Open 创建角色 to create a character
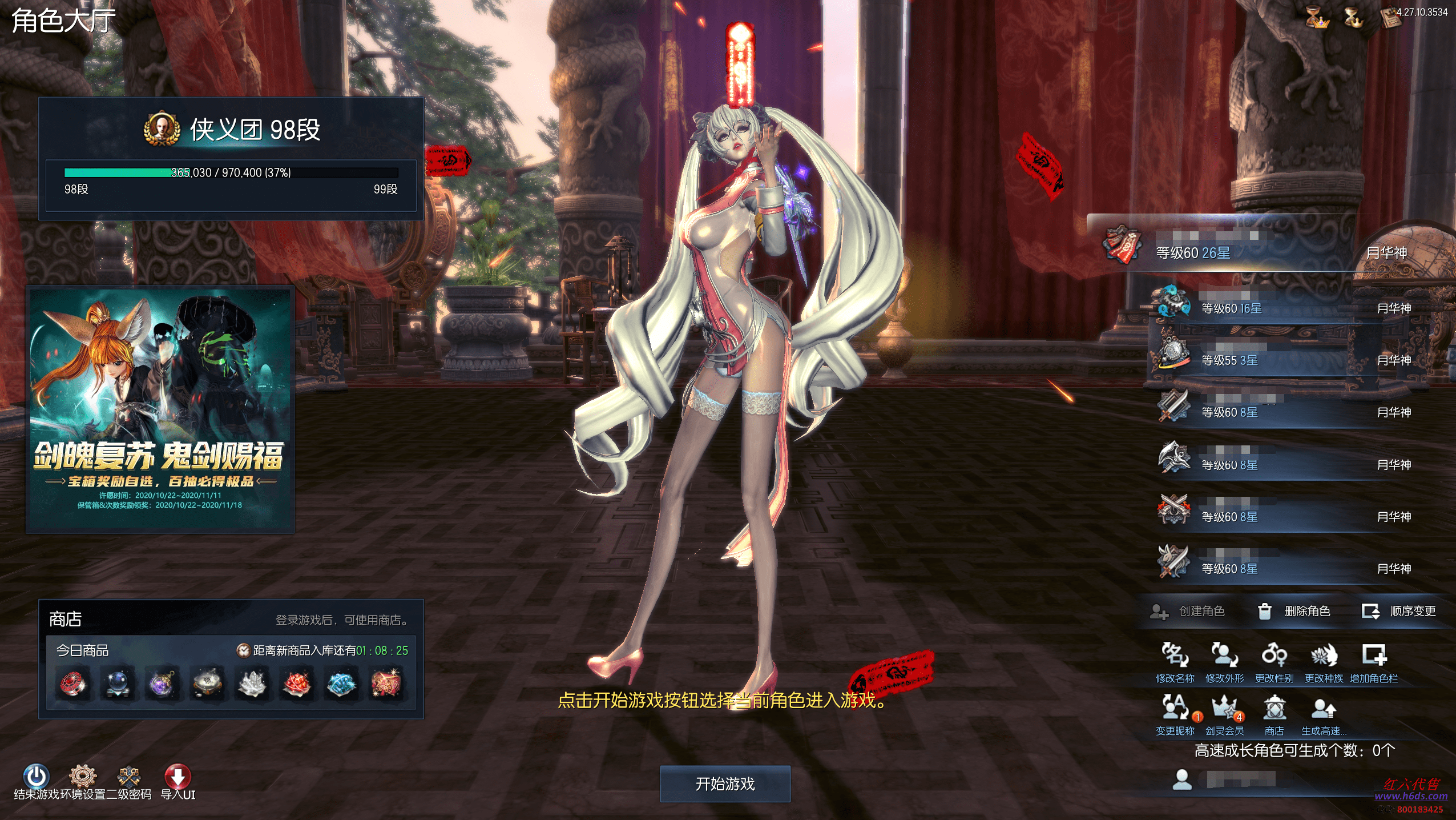The image size is (1456, 820). point(1188,611)
